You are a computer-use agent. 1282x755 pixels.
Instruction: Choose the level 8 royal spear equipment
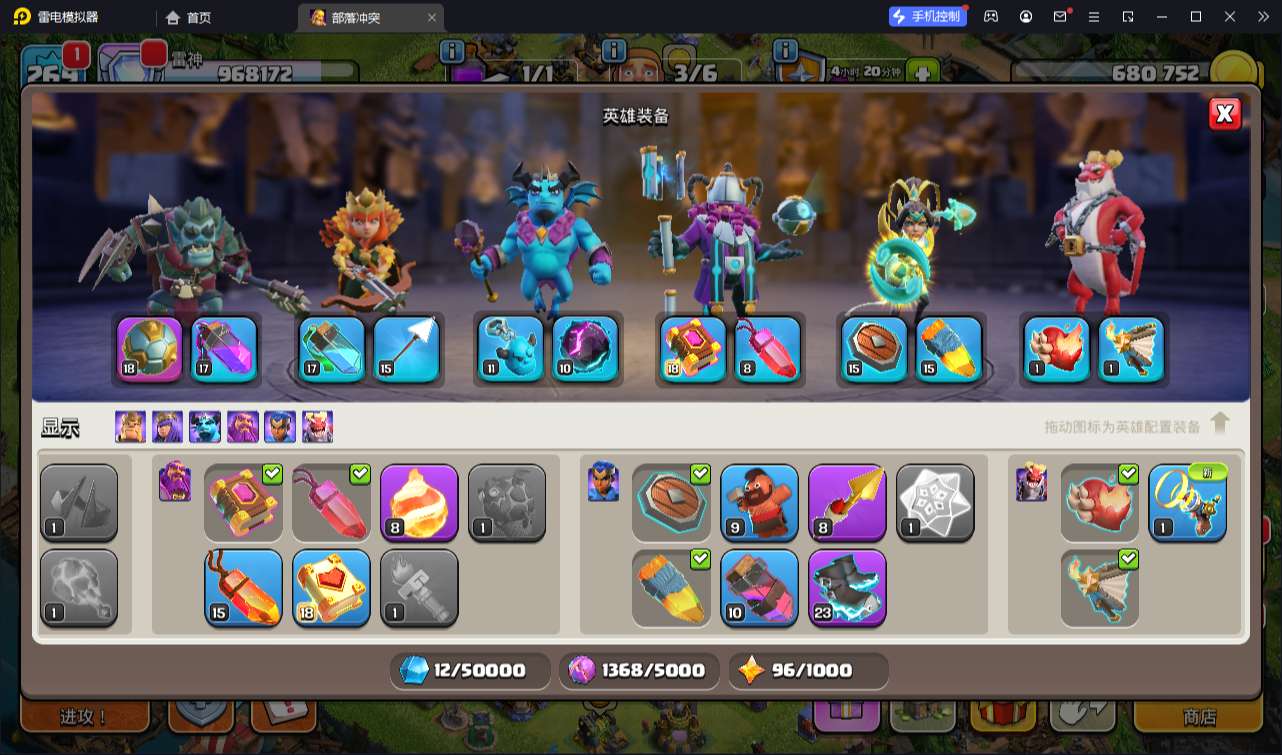847,503
